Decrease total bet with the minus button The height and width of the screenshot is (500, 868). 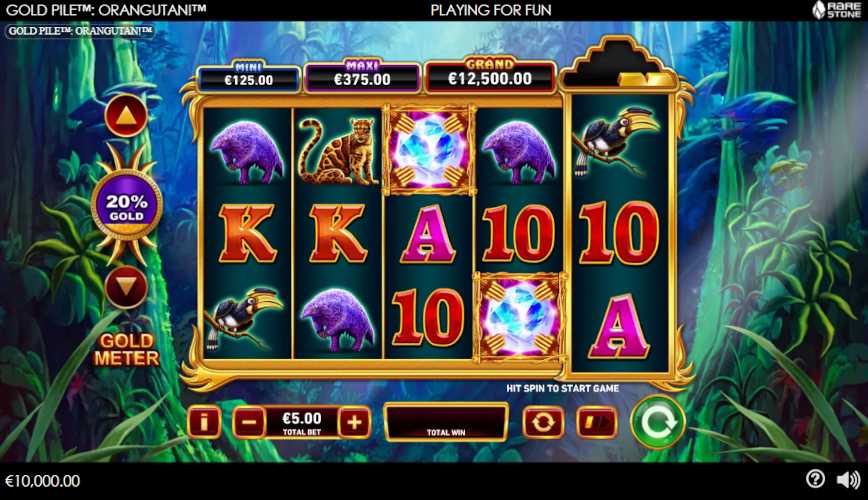[x=249, y=422]
